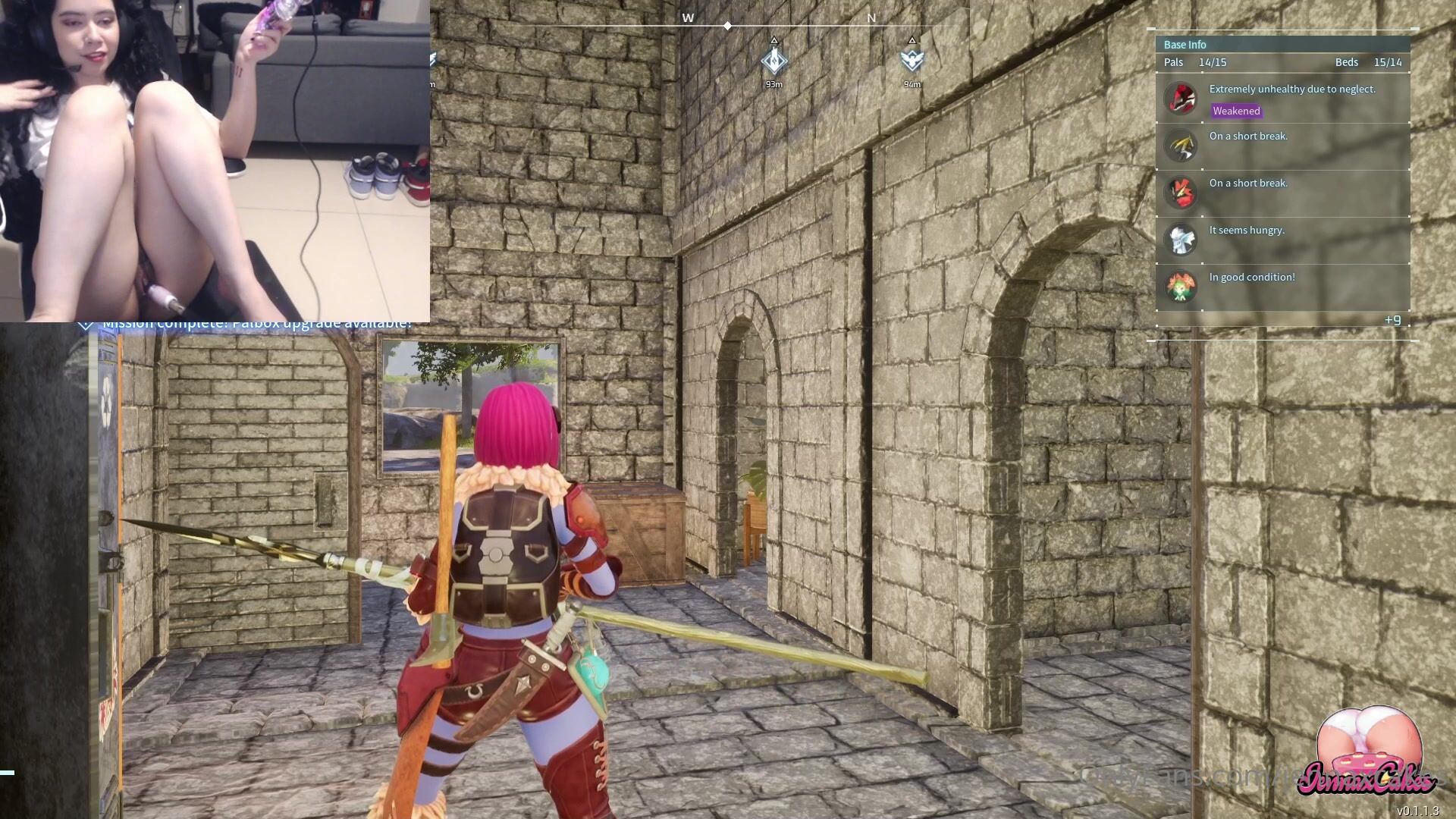Click the purple Weakened status tag

point(1236,111)
